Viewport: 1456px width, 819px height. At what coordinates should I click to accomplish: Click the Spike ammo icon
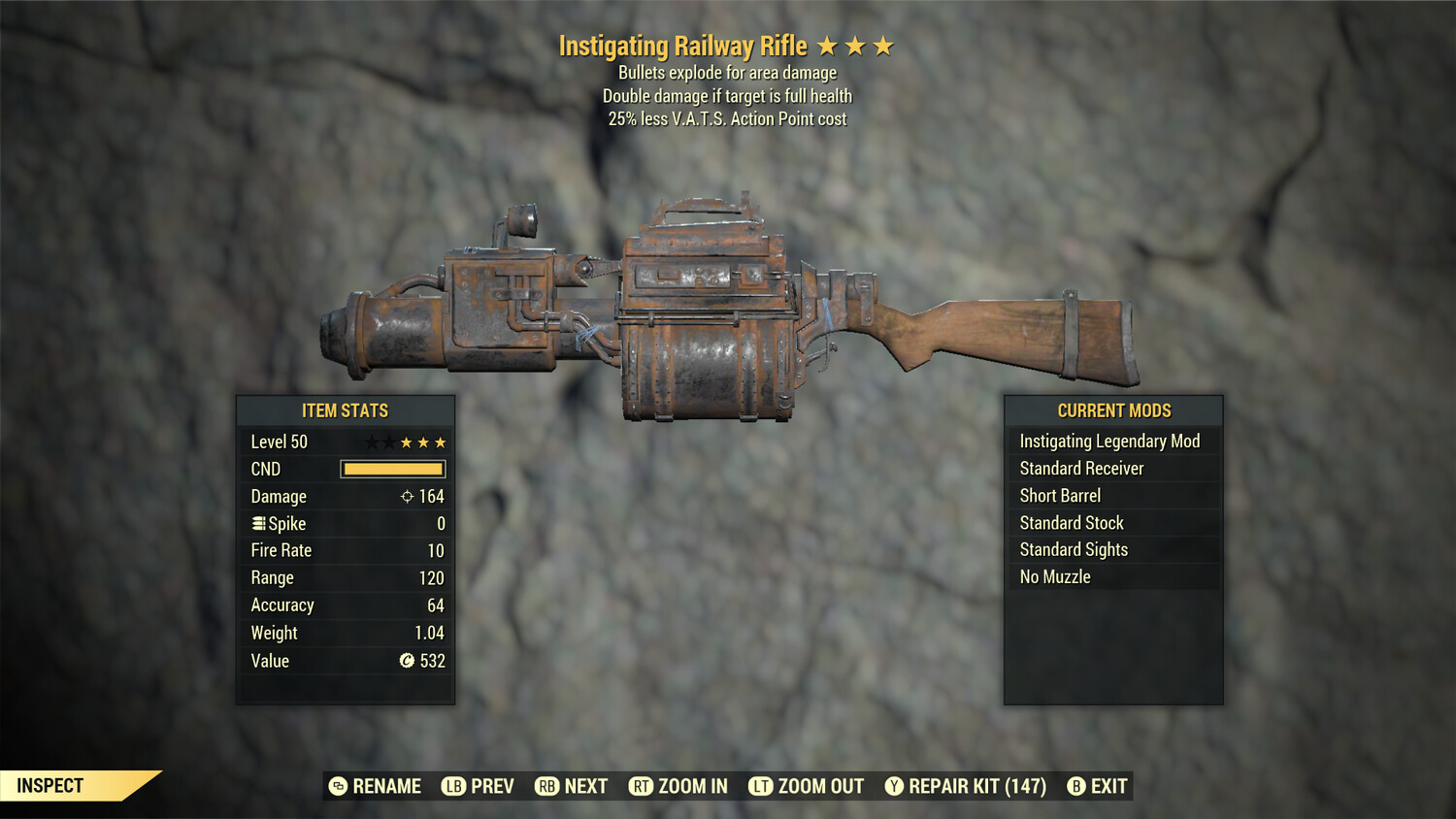tap(257, 523)
